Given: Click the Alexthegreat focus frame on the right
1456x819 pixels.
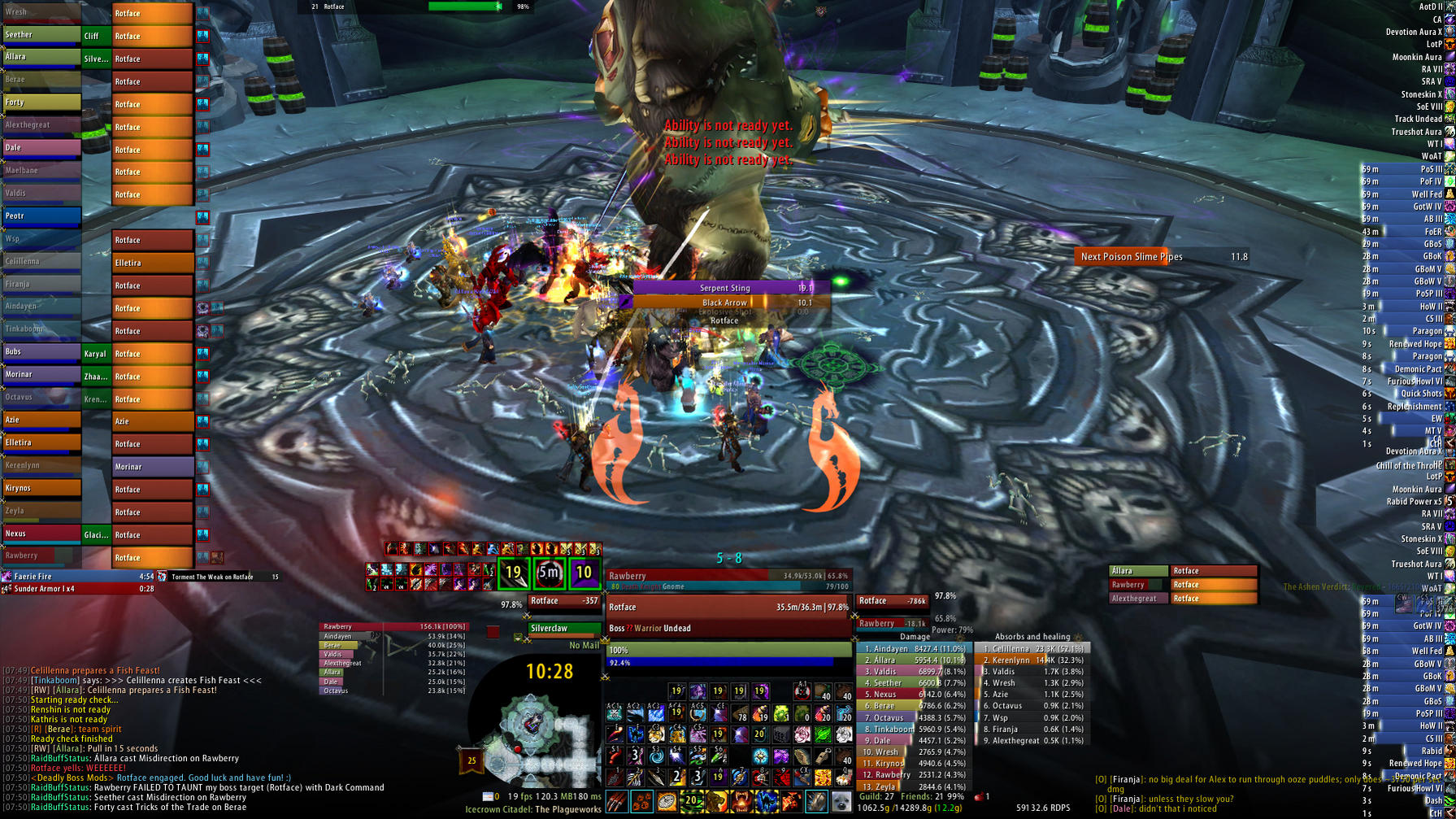Looking at the screenshot, I should (1137, 599).
